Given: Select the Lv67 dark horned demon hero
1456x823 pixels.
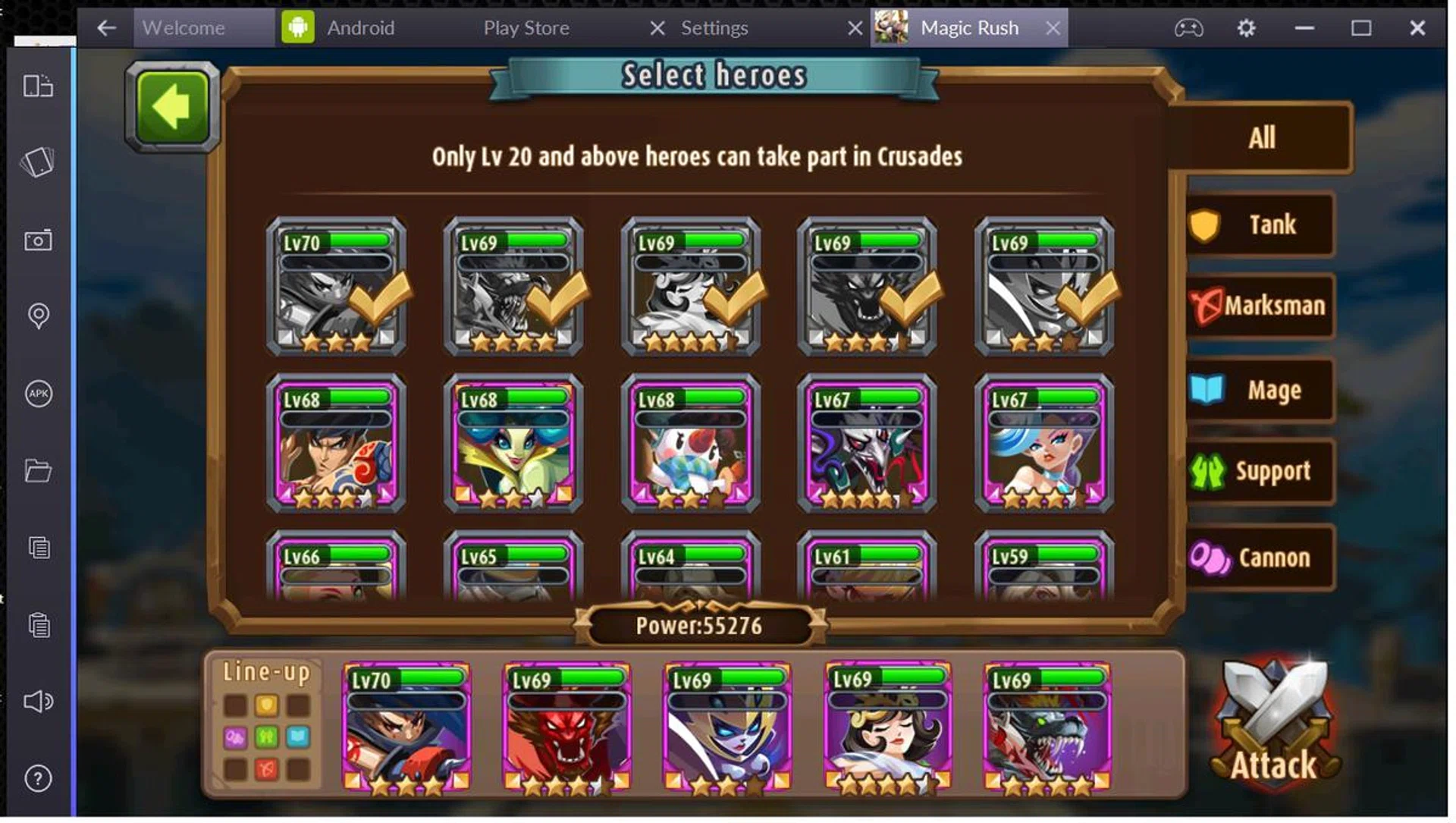Looking at the screenshot, I should click(x=867, y=444).
